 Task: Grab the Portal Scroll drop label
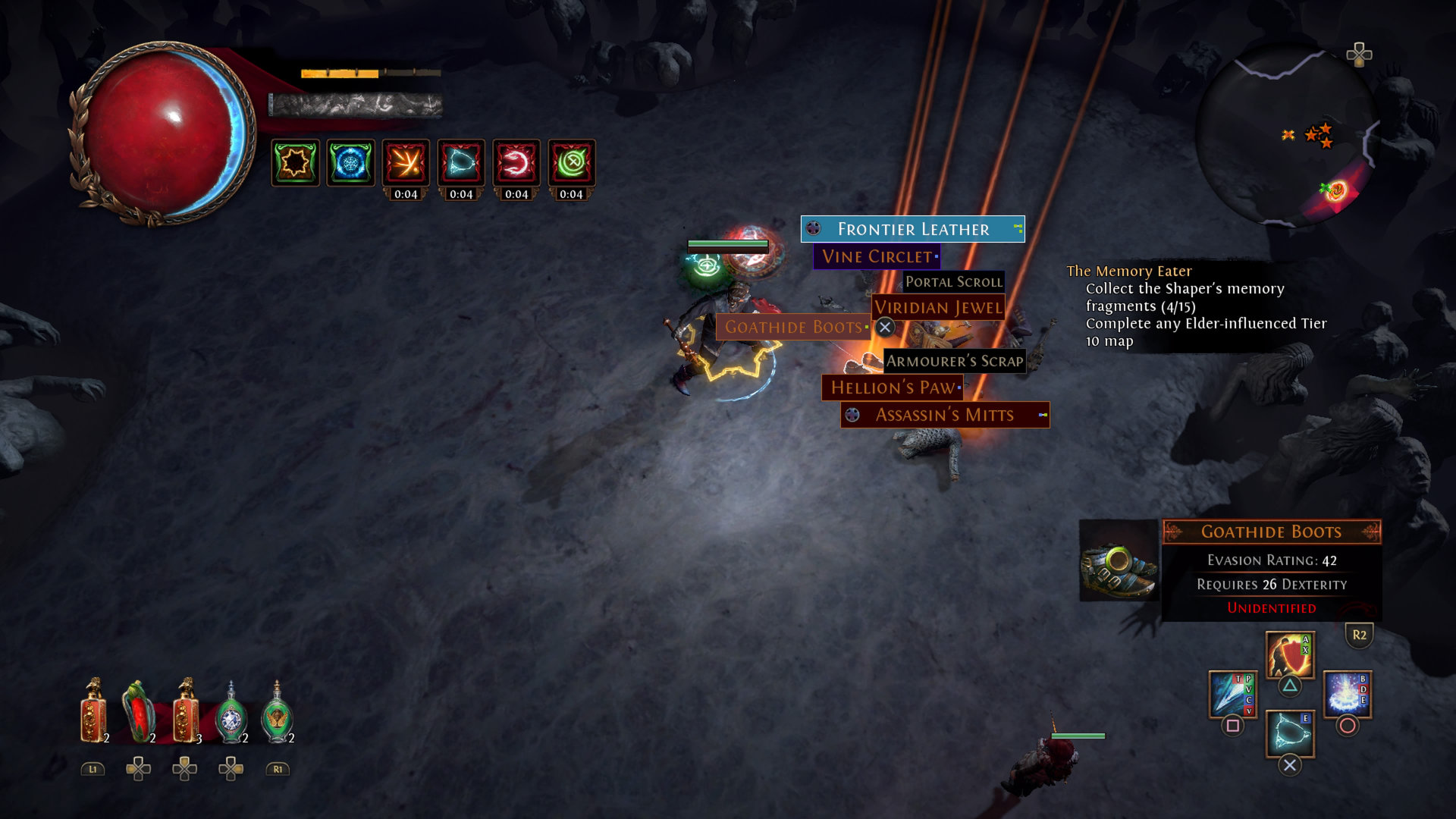[953, 282]
